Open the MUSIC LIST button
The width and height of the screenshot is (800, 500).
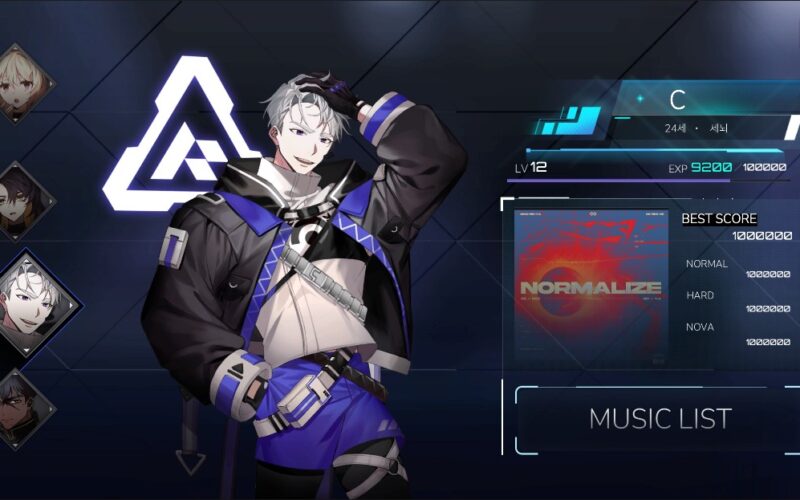click(x=659, y=418)
